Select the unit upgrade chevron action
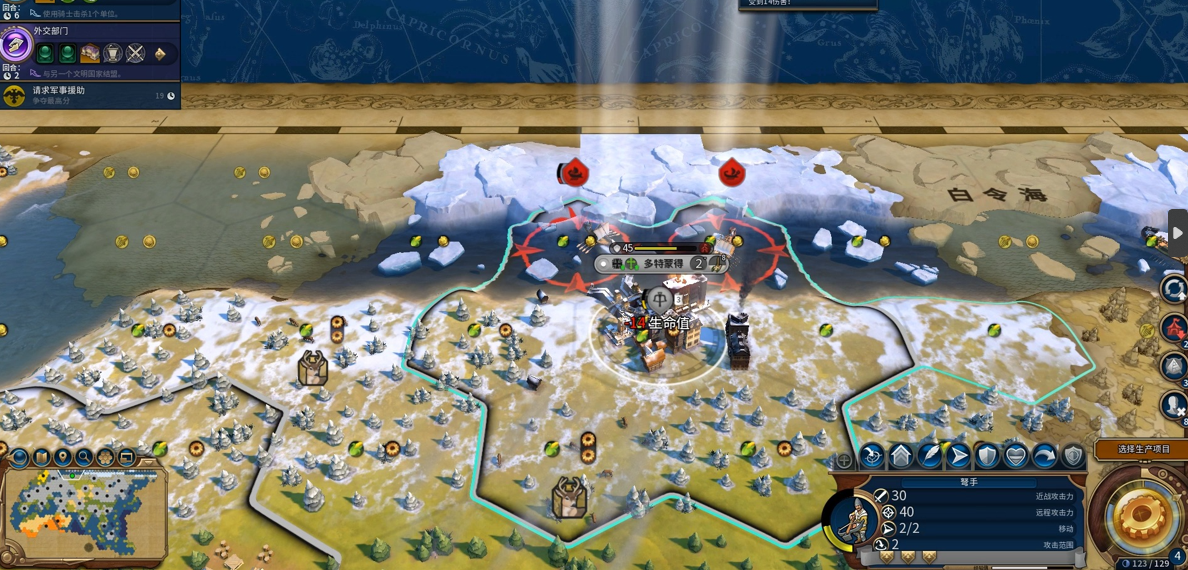This screenshot has height=570, width=1188. pos(901,456)
